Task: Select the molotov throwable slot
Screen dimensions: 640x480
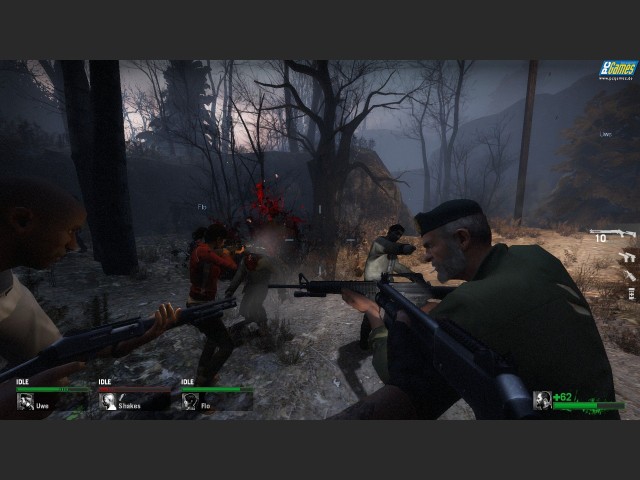Action: [630, 274]
